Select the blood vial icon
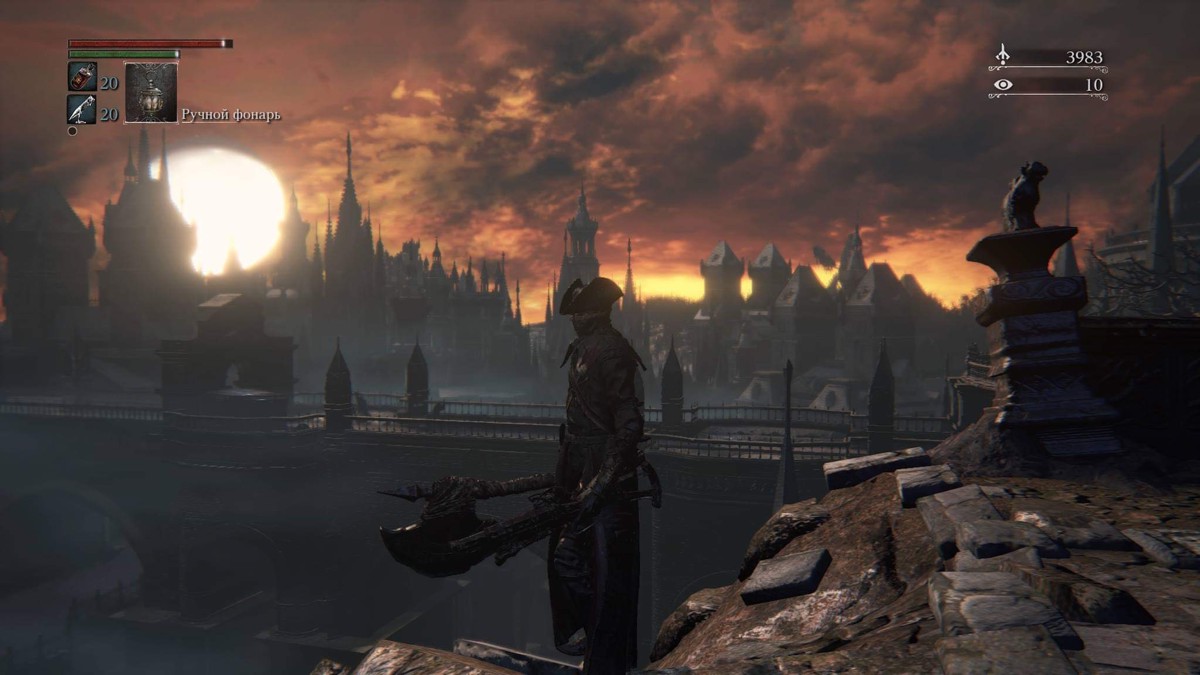This screenshot has height=675, width=1200. (x=82, y=77)
